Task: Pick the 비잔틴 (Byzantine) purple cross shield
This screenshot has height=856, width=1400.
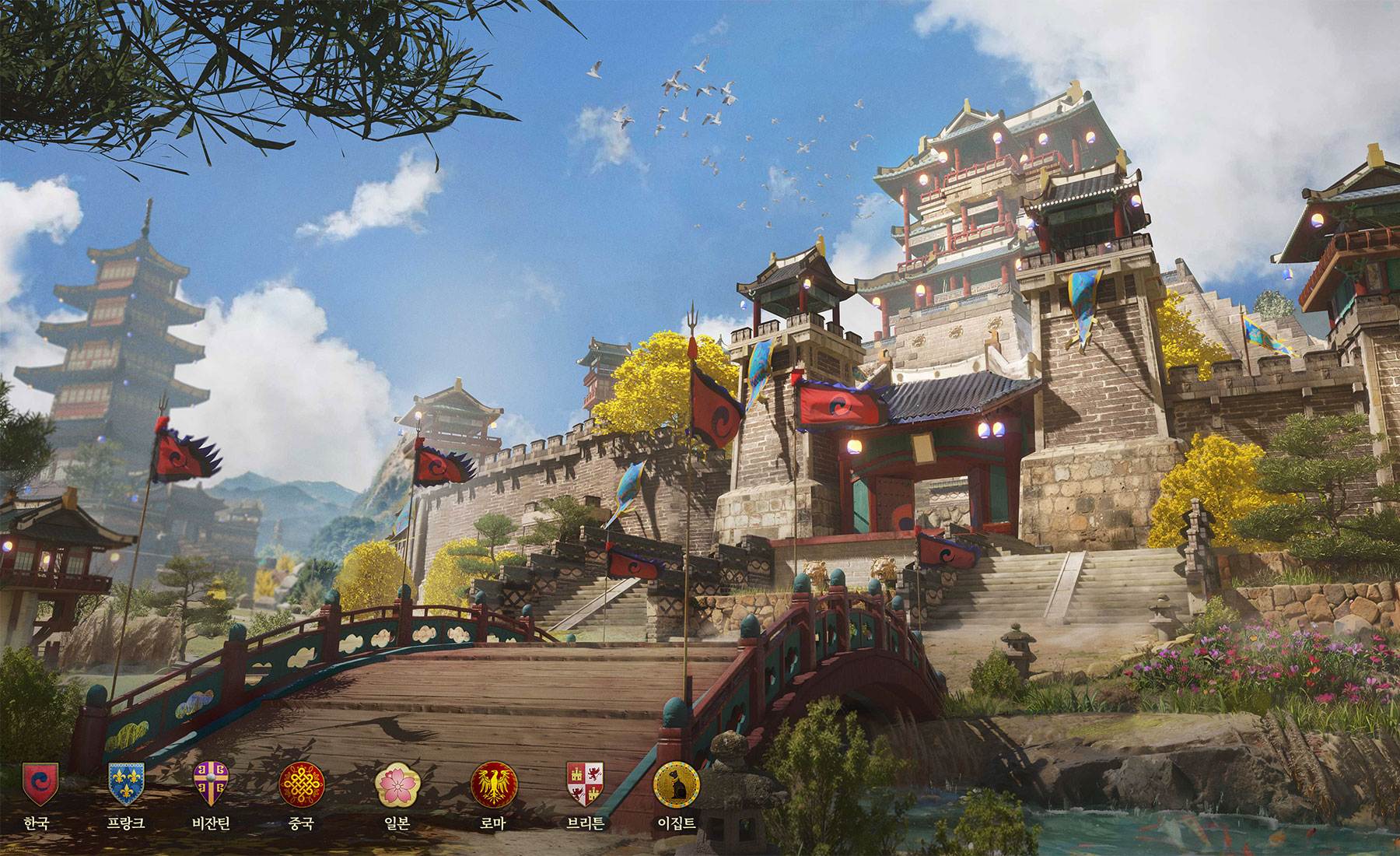Action: click(211, 783)
